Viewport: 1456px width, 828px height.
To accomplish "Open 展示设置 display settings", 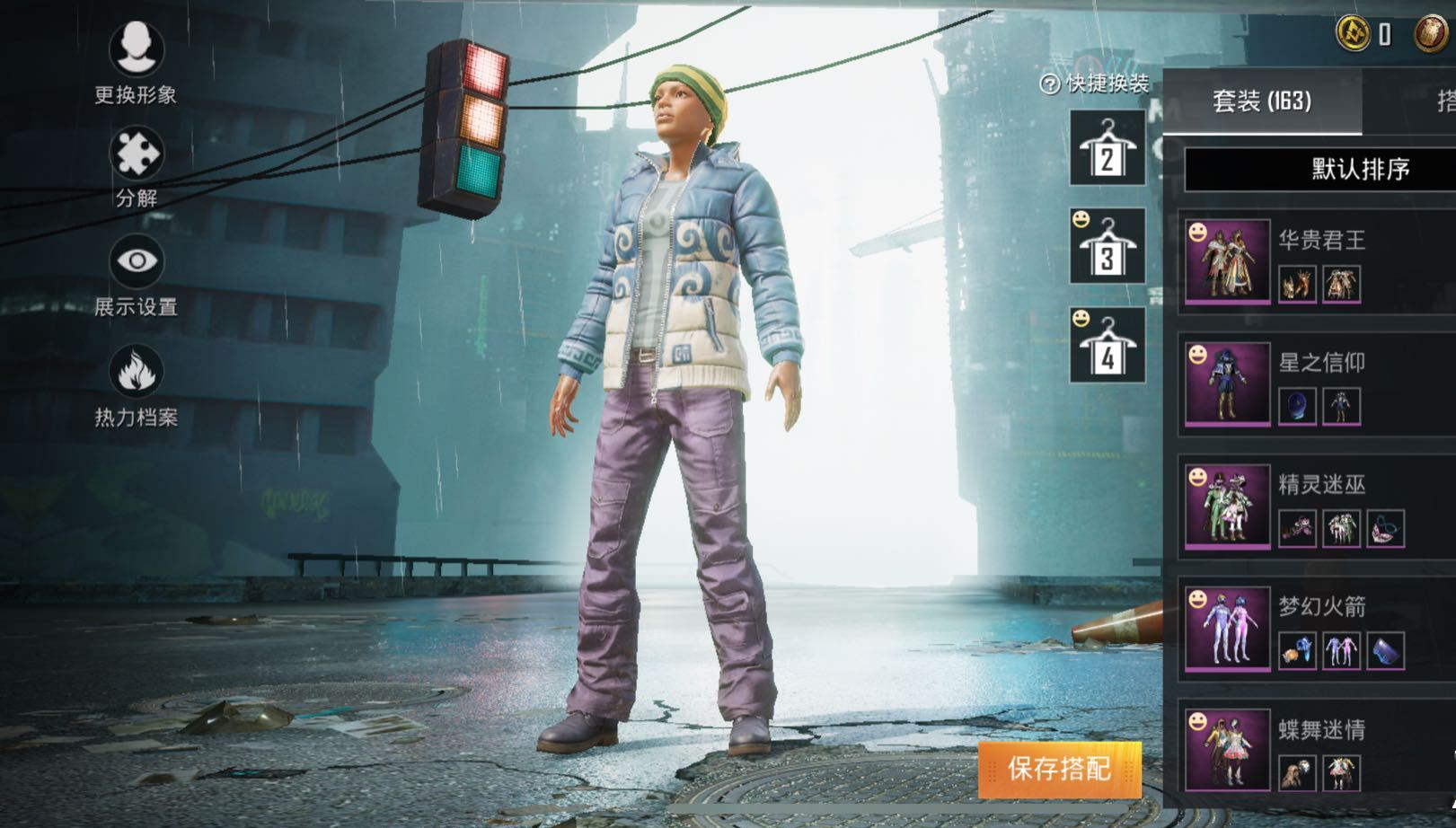I will [x=137, y=262].
